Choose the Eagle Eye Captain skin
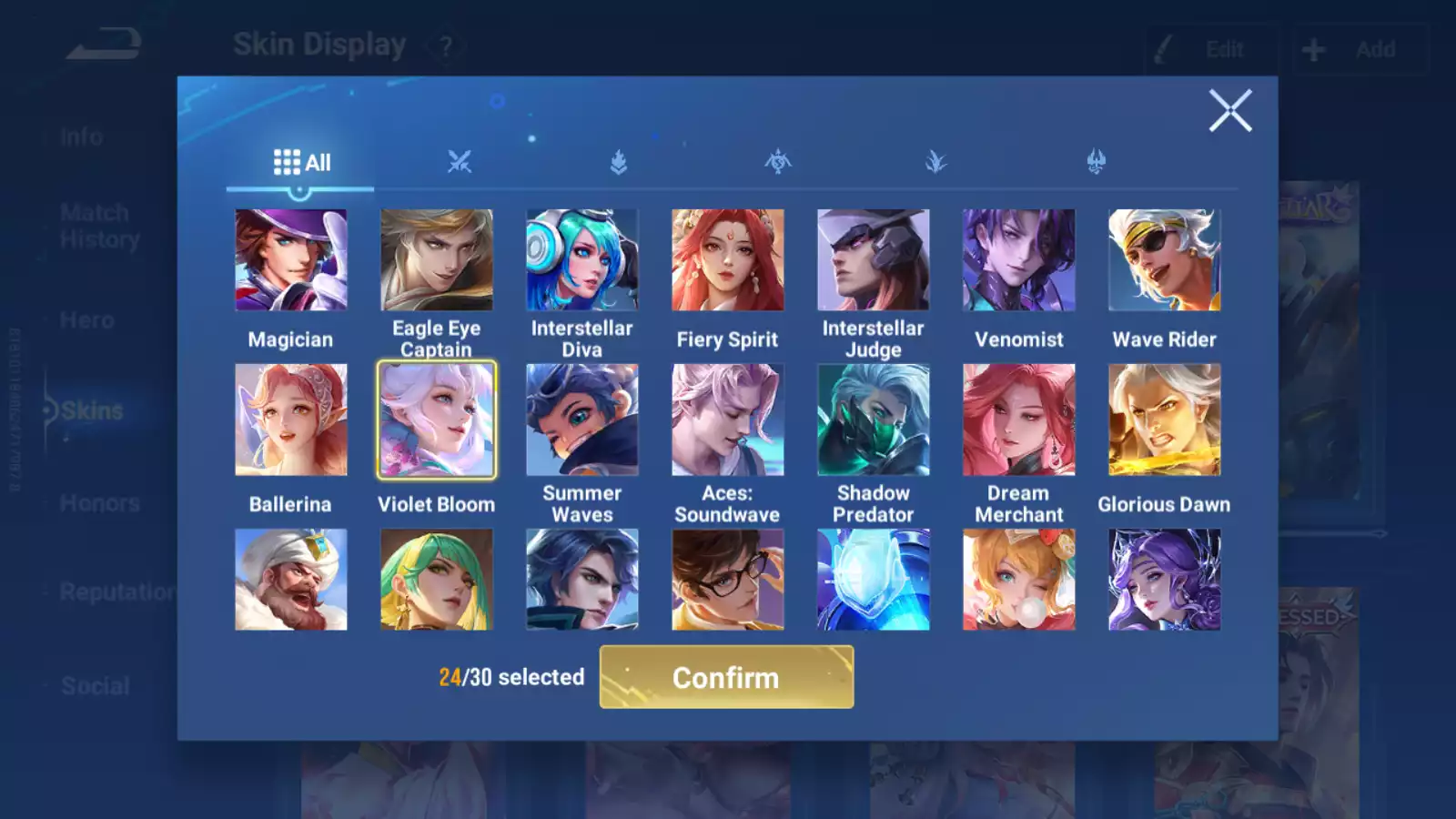The height and width of the screenshot is (819, 1456). click(436, 260)
